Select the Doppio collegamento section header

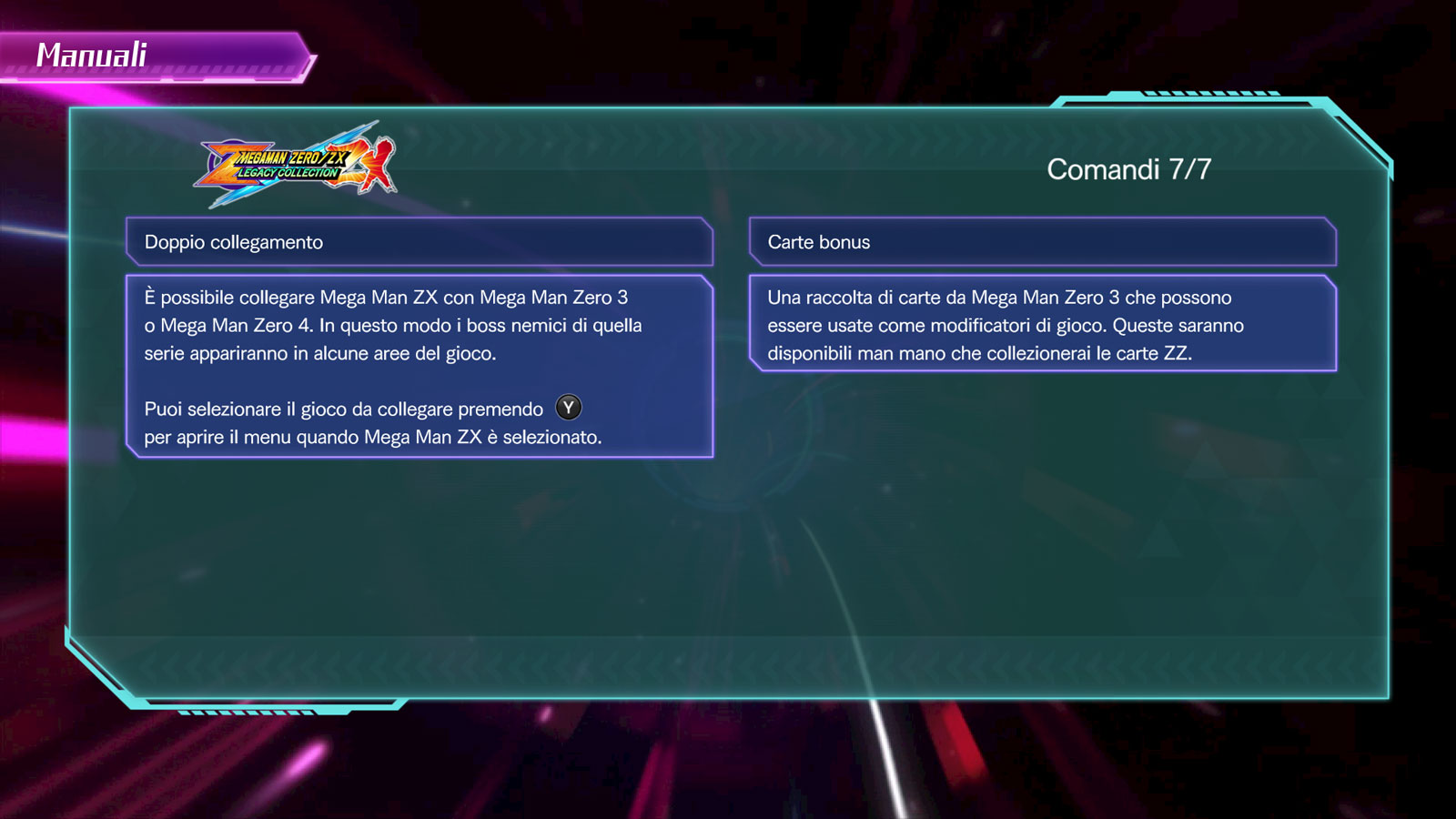[419, 242]
